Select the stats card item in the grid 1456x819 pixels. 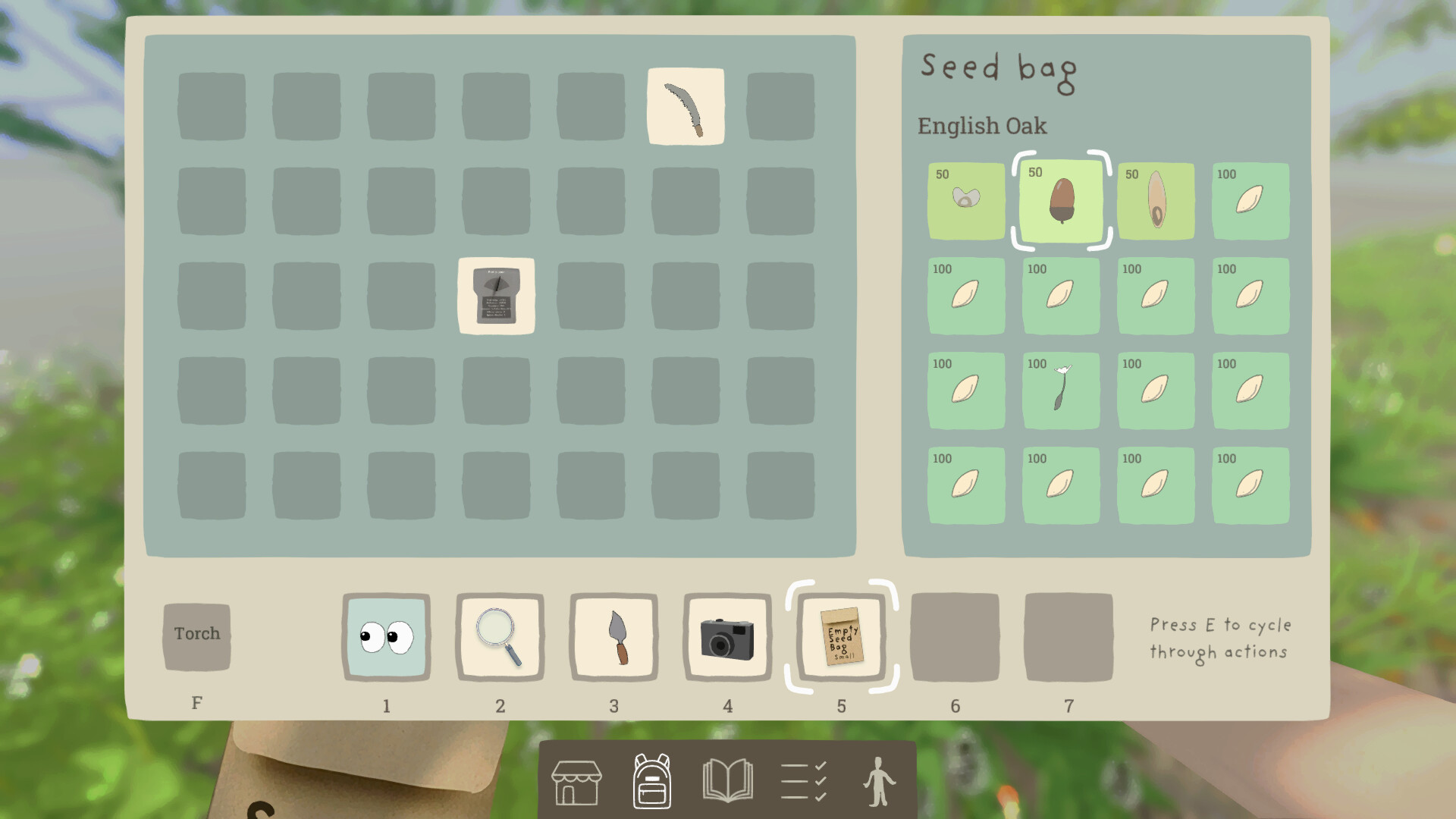coord(496,296)
